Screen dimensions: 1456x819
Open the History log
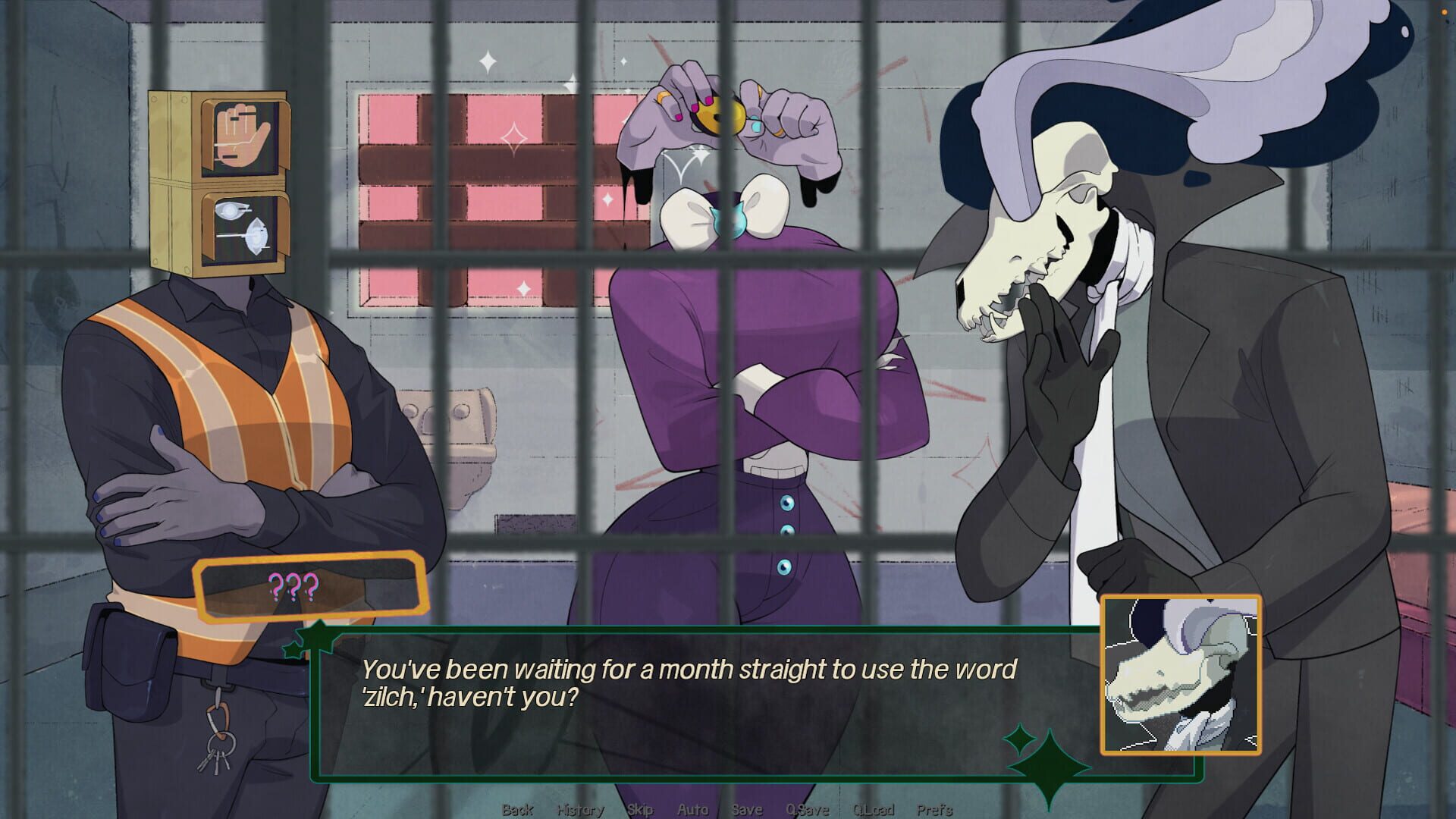coord(580,809)
